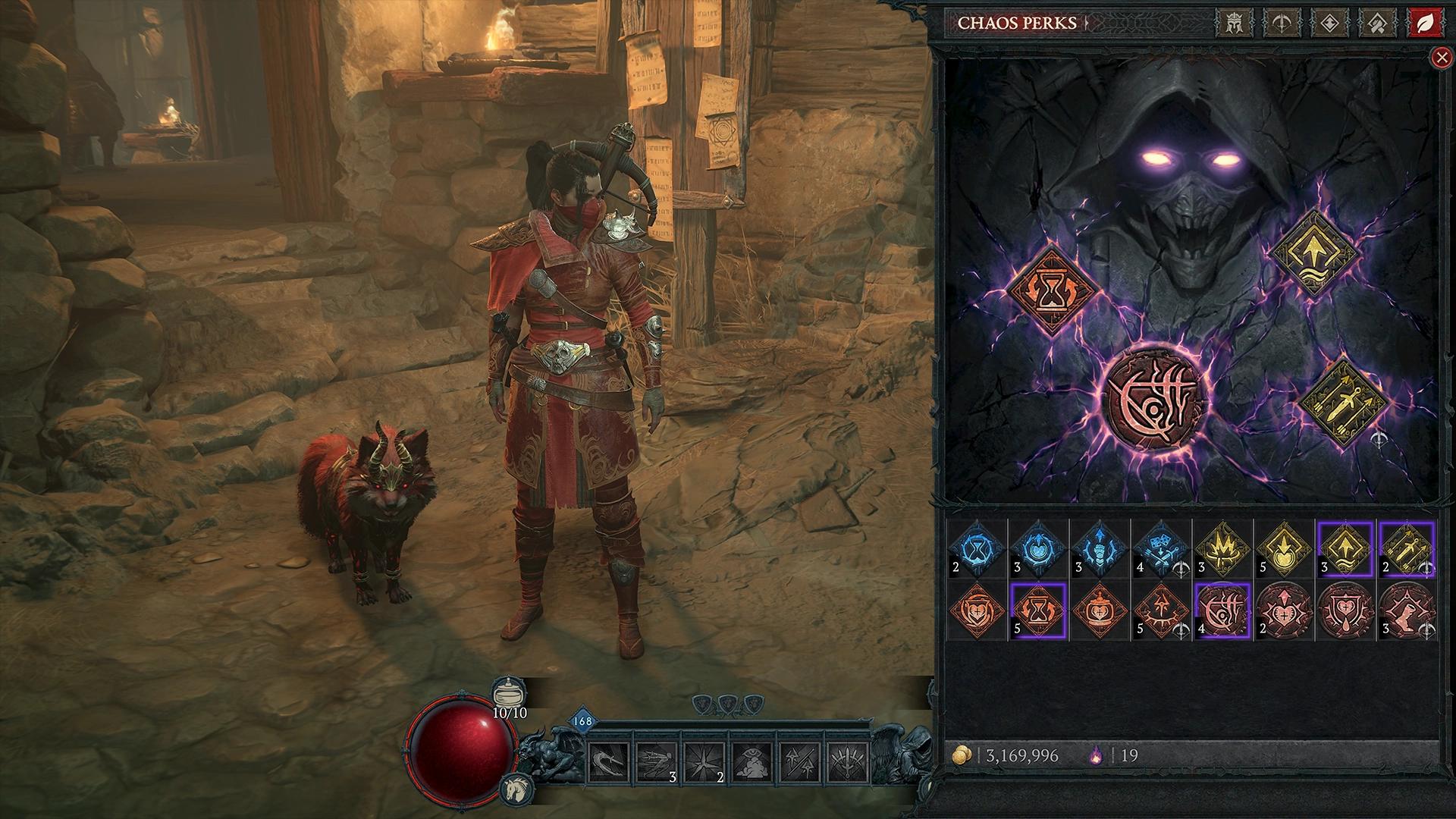1456x819 pixels.
Task: Activate the four-point shuriken star skill
Action: tap(704, 762)
